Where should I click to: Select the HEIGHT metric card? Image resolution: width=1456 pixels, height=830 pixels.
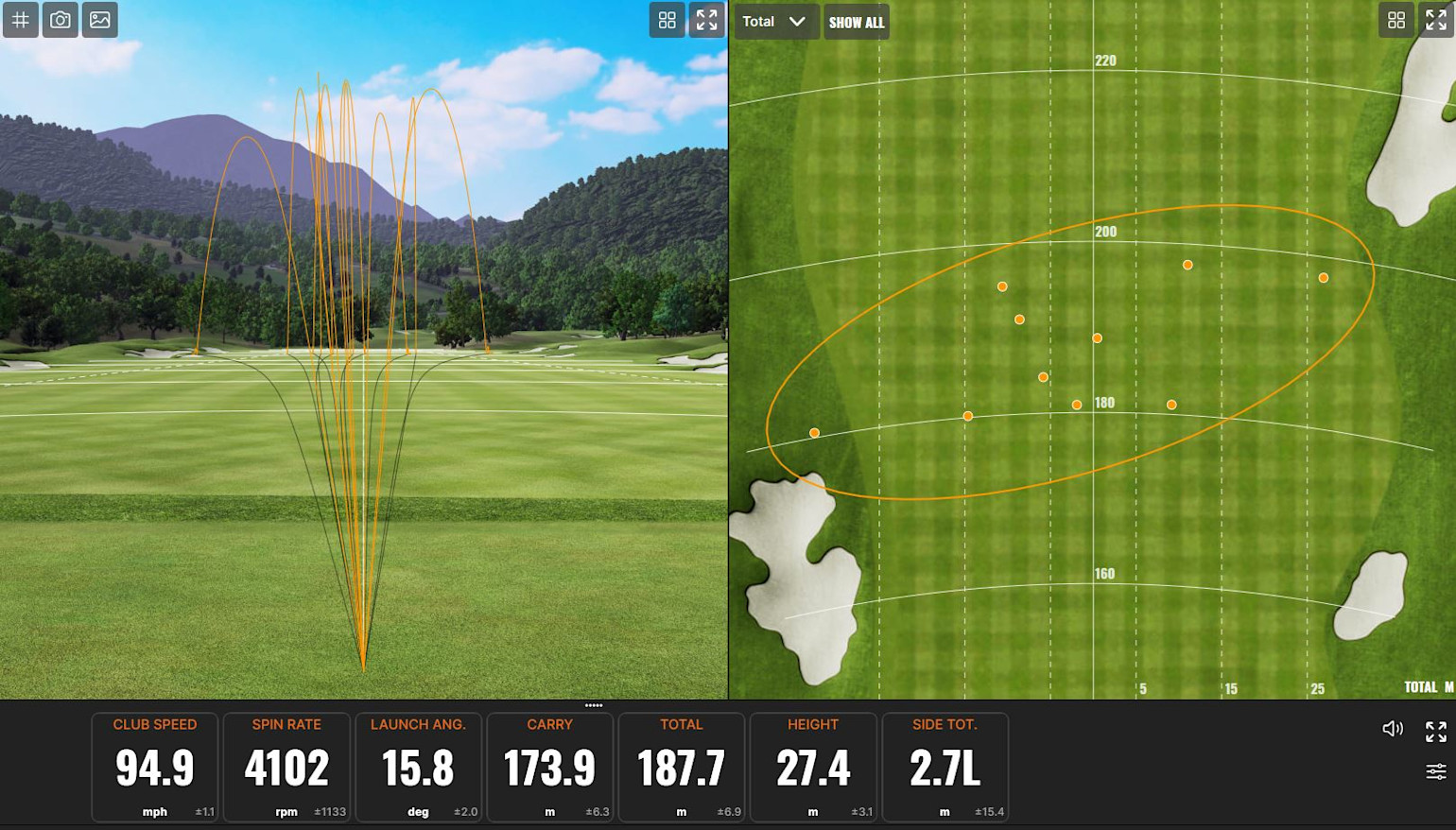point(812,766)
